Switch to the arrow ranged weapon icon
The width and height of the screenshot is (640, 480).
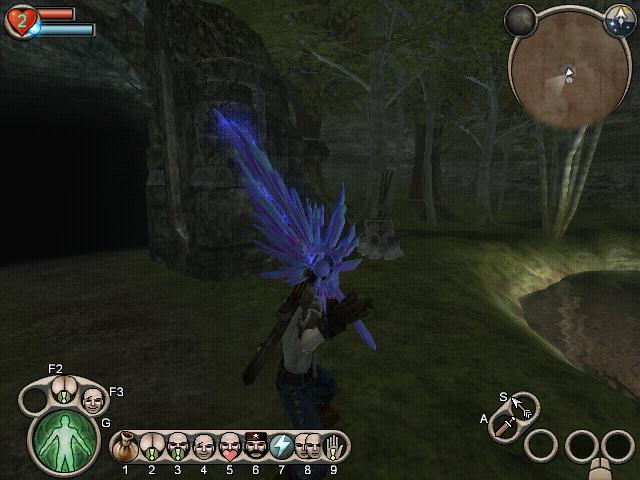[x=521, y=407]
